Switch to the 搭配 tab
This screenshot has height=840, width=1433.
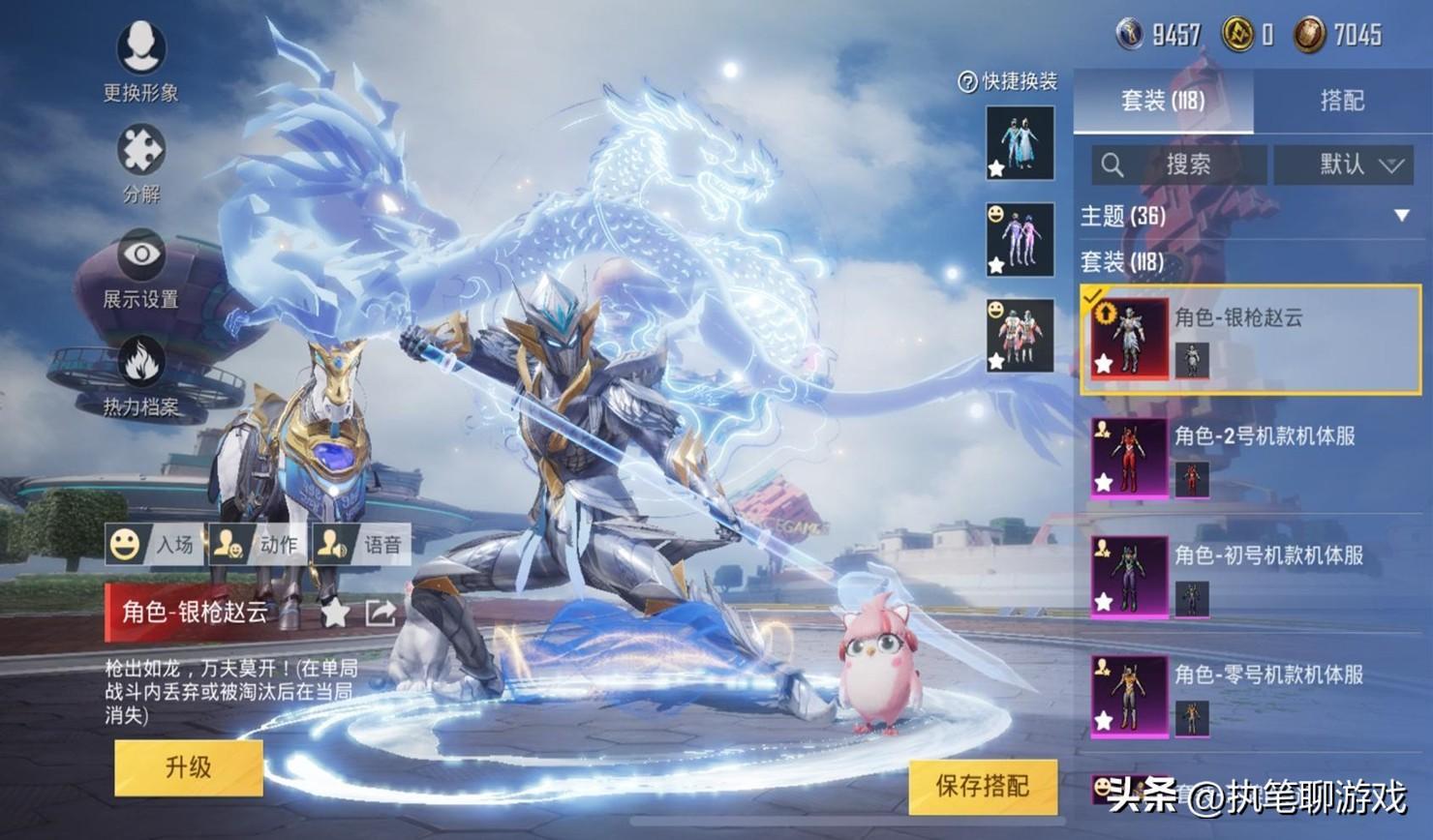[1342, 101]
